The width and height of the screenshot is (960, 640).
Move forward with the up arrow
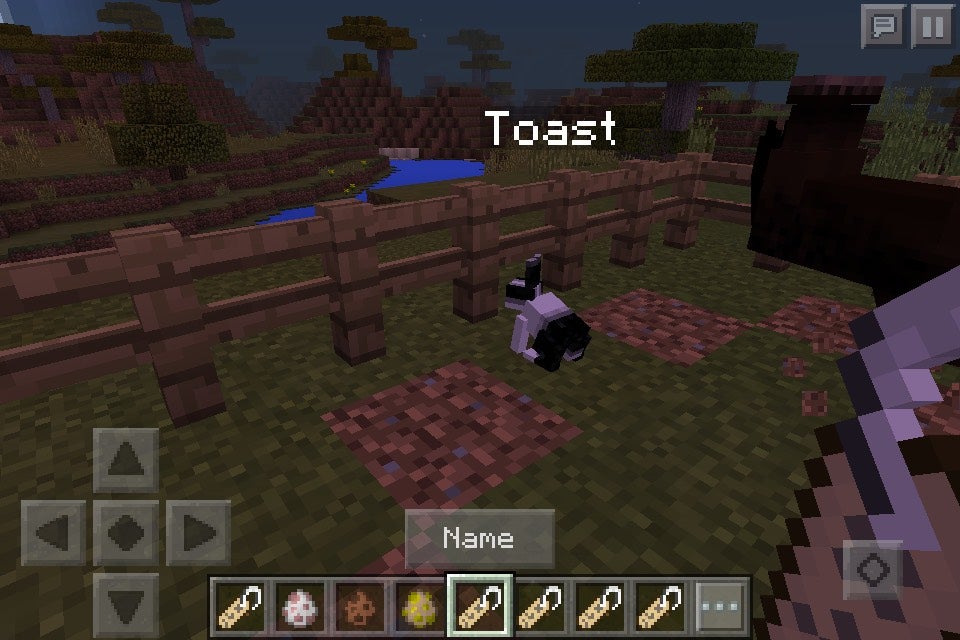[x=125, y=460]
